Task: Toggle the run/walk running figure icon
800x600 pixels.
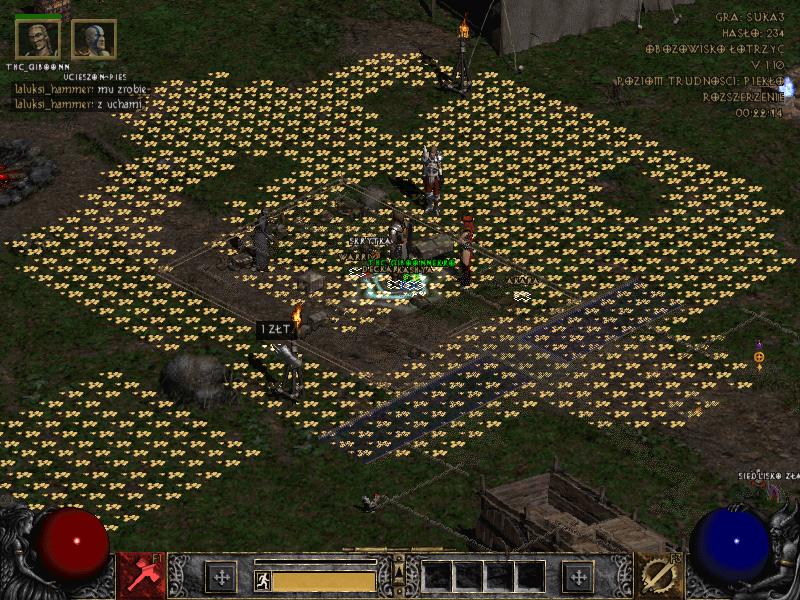Action: point(263,580)
